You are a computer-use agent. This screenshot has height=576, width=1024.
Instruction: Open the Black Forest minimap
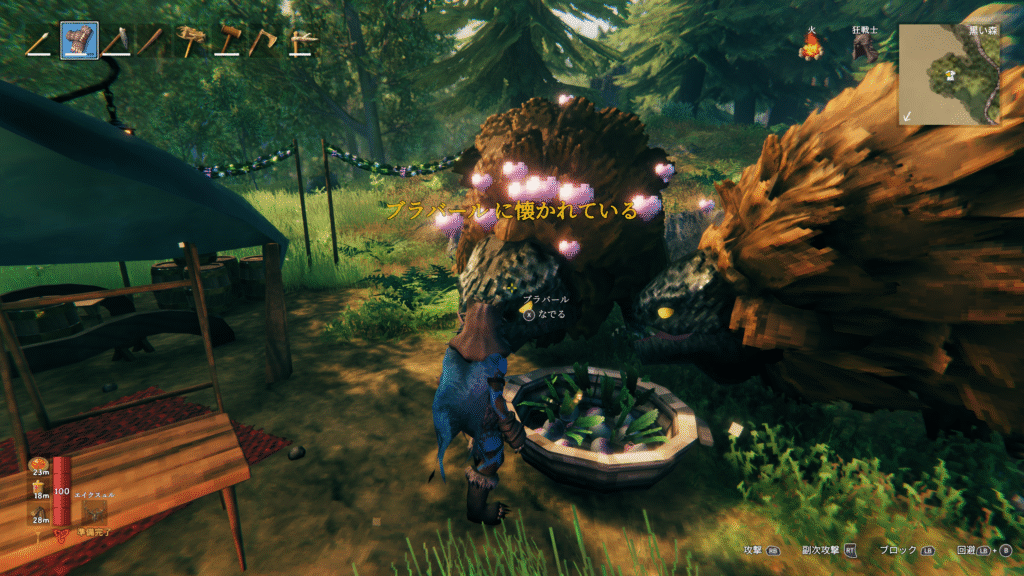[x=948, y=73]
